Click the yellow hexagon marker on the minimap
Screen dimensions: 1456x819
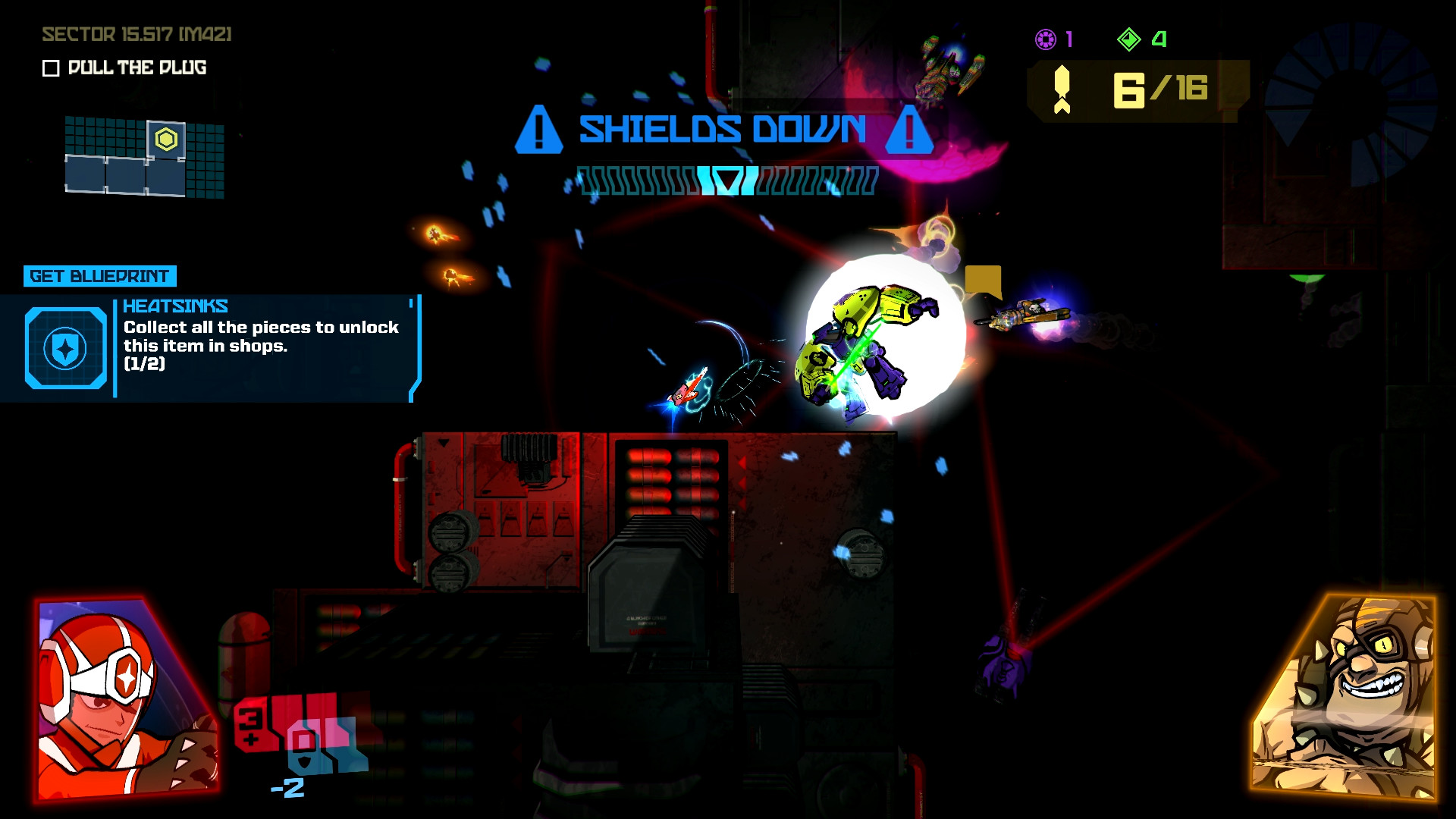[165, 140]
